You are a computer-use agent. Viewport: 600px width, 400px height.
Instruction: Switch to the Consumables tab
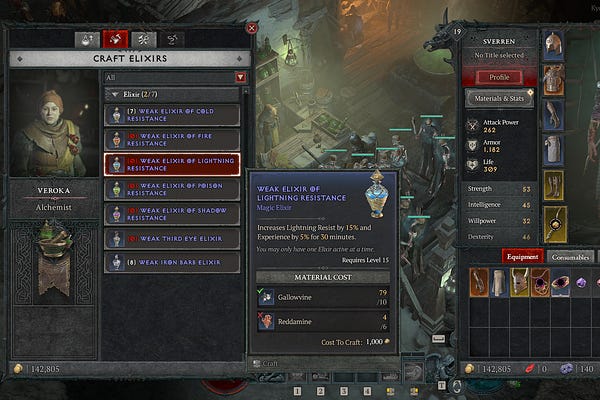(x=572, y=256)
